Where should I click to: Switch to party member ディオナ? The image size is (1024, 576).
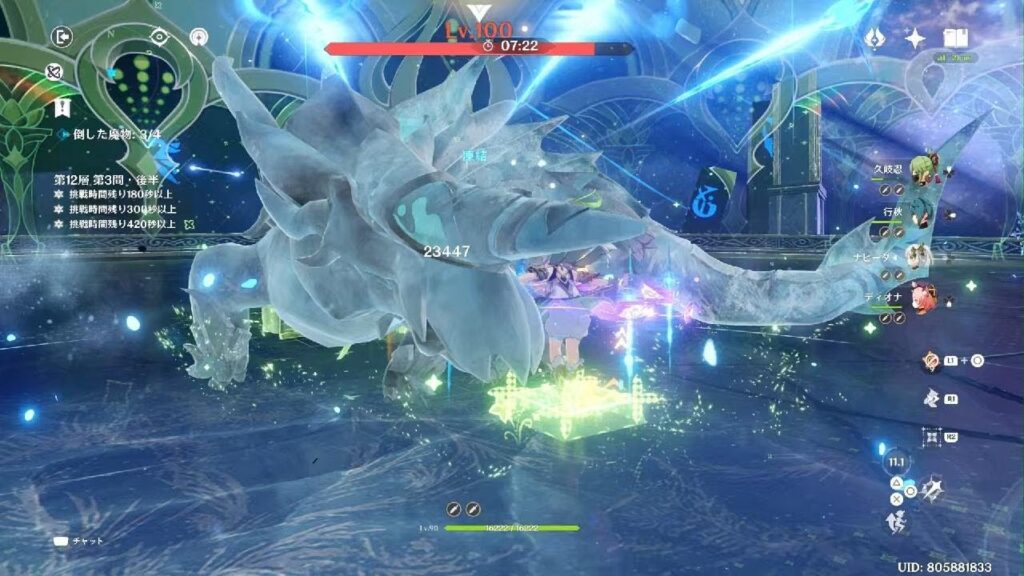931,298
